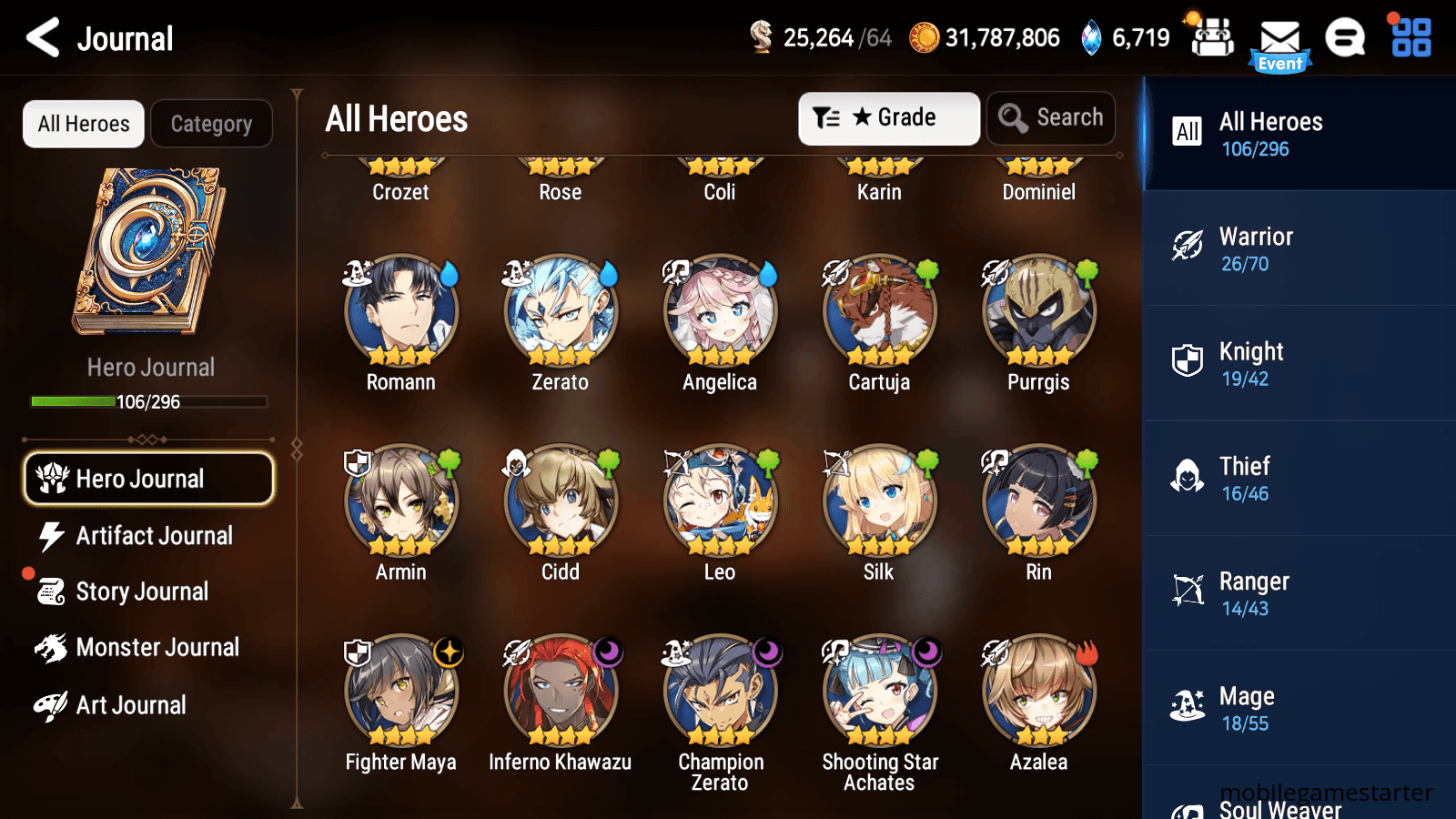This screenshot has width=1456, height=819.
Task: Show only Thief heroes
Action: pos(1298,479)
